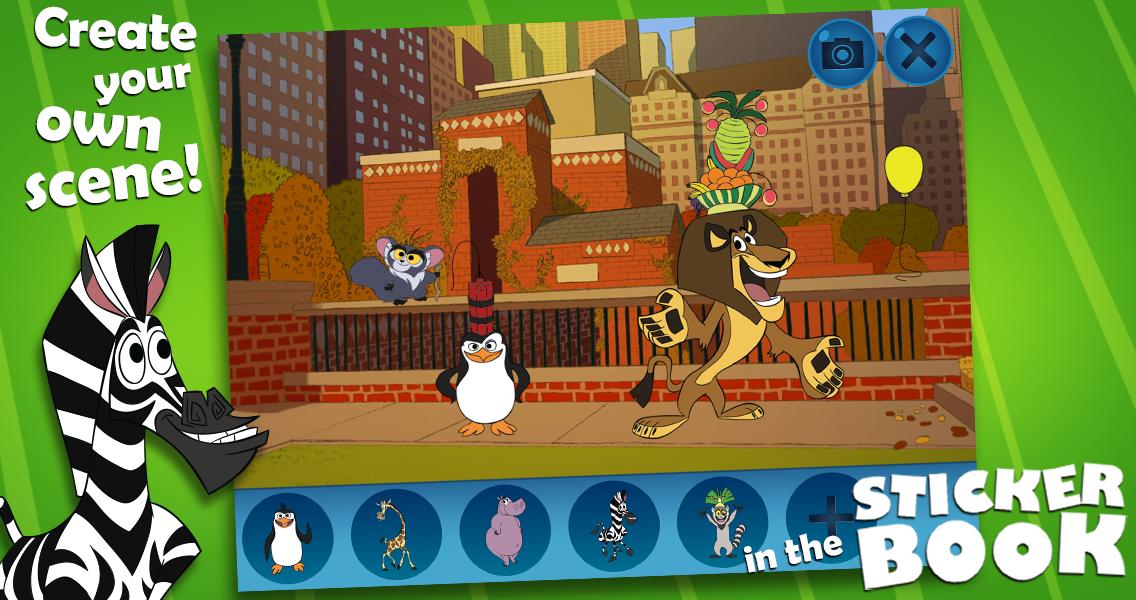Choose the lemur king sticker
Viewport: 1136px width, 600px height.
(722, 523)
